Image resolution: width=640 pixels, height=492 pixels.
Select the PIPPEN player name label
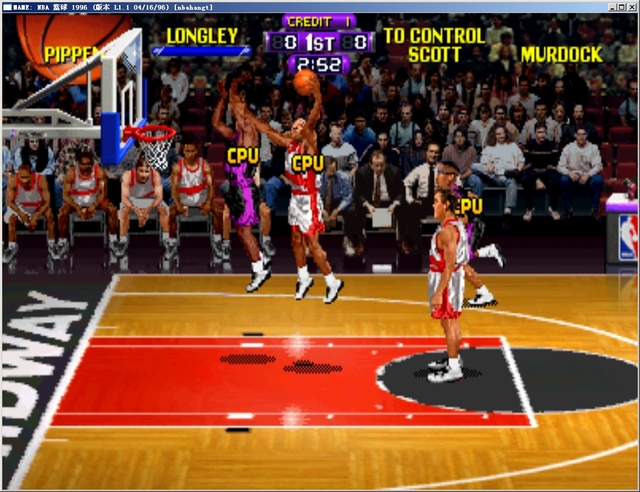tap(70, 54)
